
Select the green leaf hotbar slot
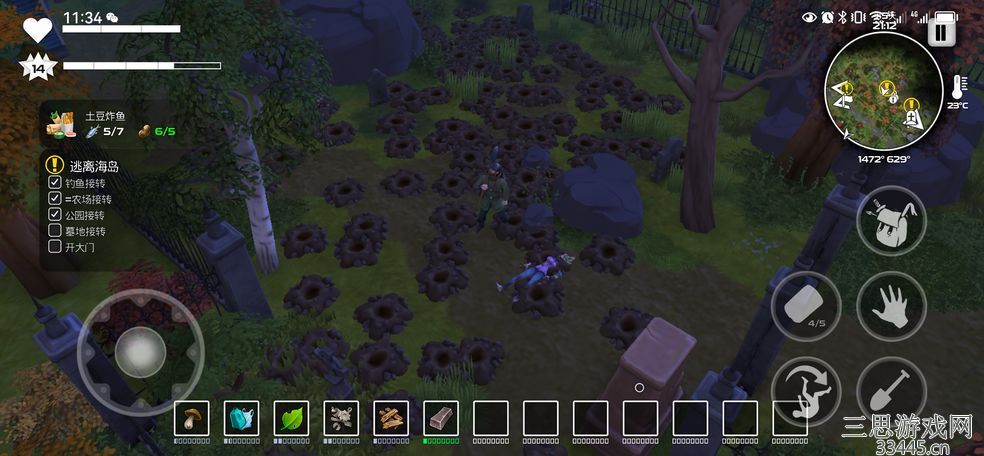(x=291, y=418)
